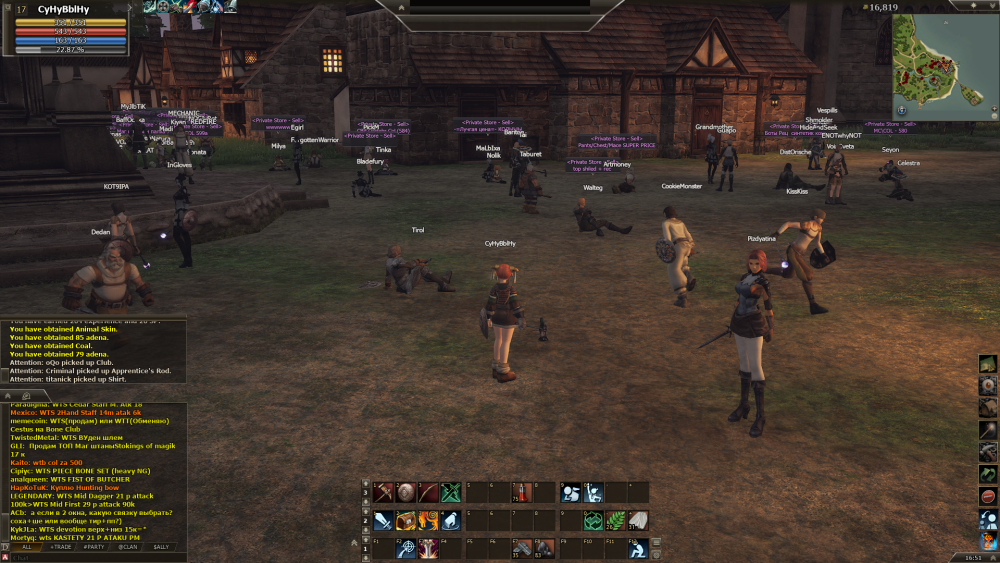Show the $ALLY chat tab
1000x563 pixels.
coord(160,547)
